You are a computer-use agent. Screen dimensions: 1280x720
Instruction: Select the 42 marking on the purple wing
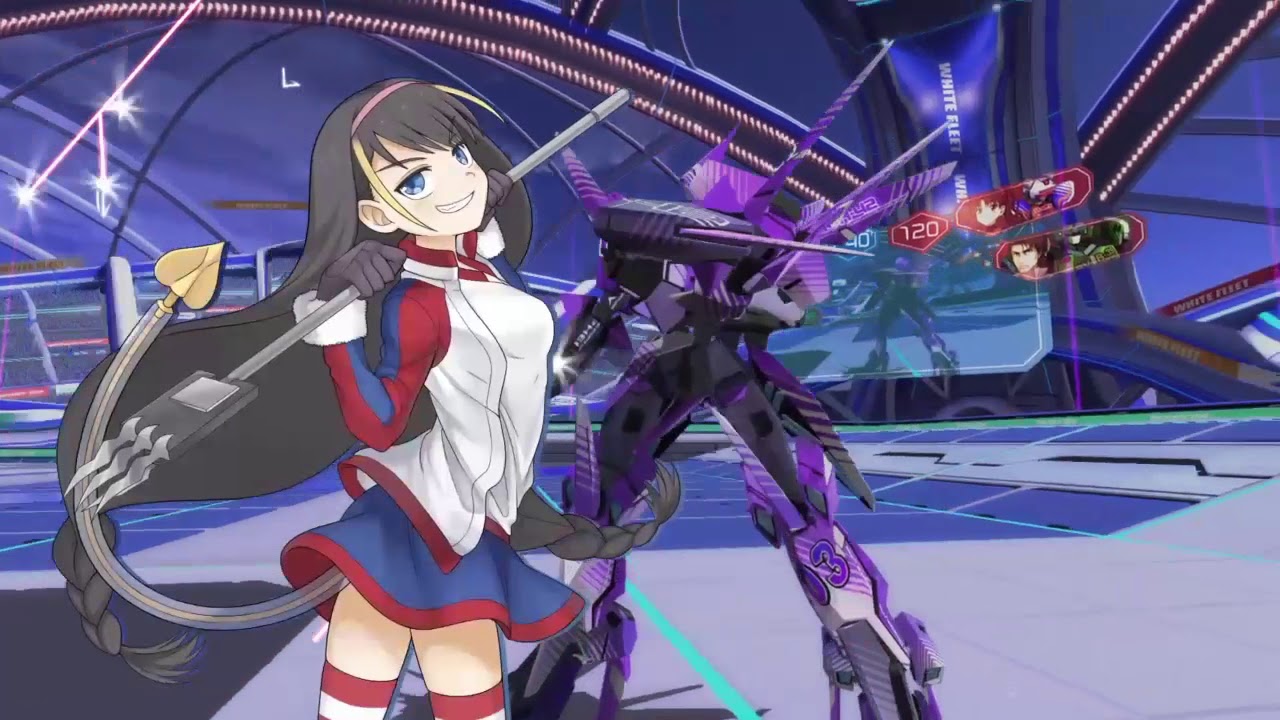[861, 206]
